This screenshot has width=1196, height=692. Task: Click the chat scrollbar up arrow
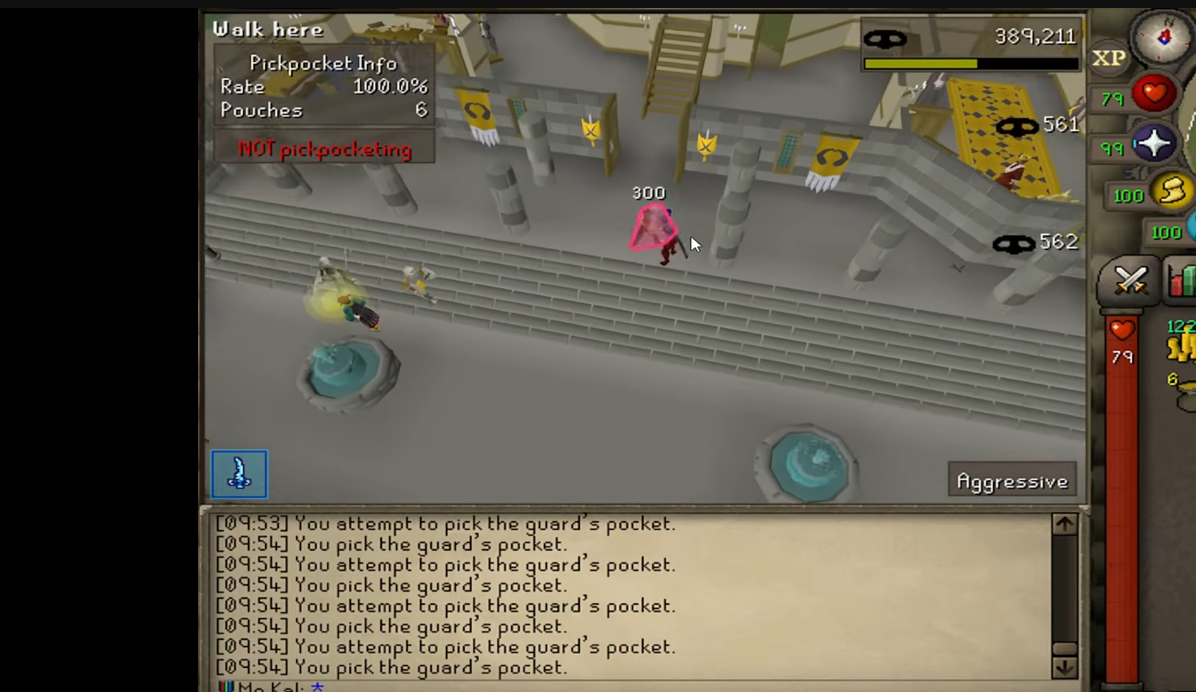pos(1064,524)
